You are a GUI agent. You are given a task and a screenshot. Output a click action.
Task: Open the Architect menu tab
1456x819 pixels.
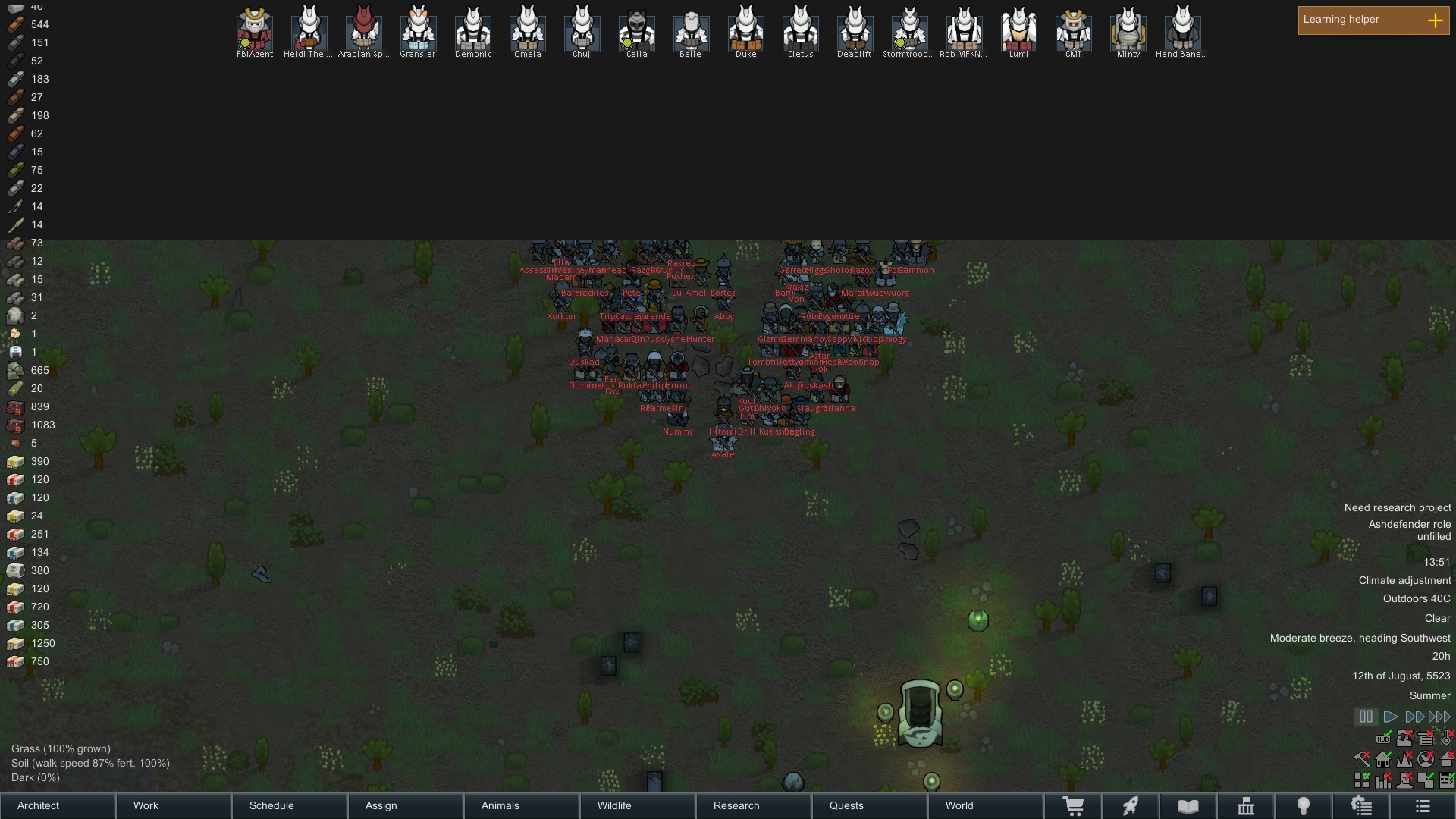click(x=36, y=805)
